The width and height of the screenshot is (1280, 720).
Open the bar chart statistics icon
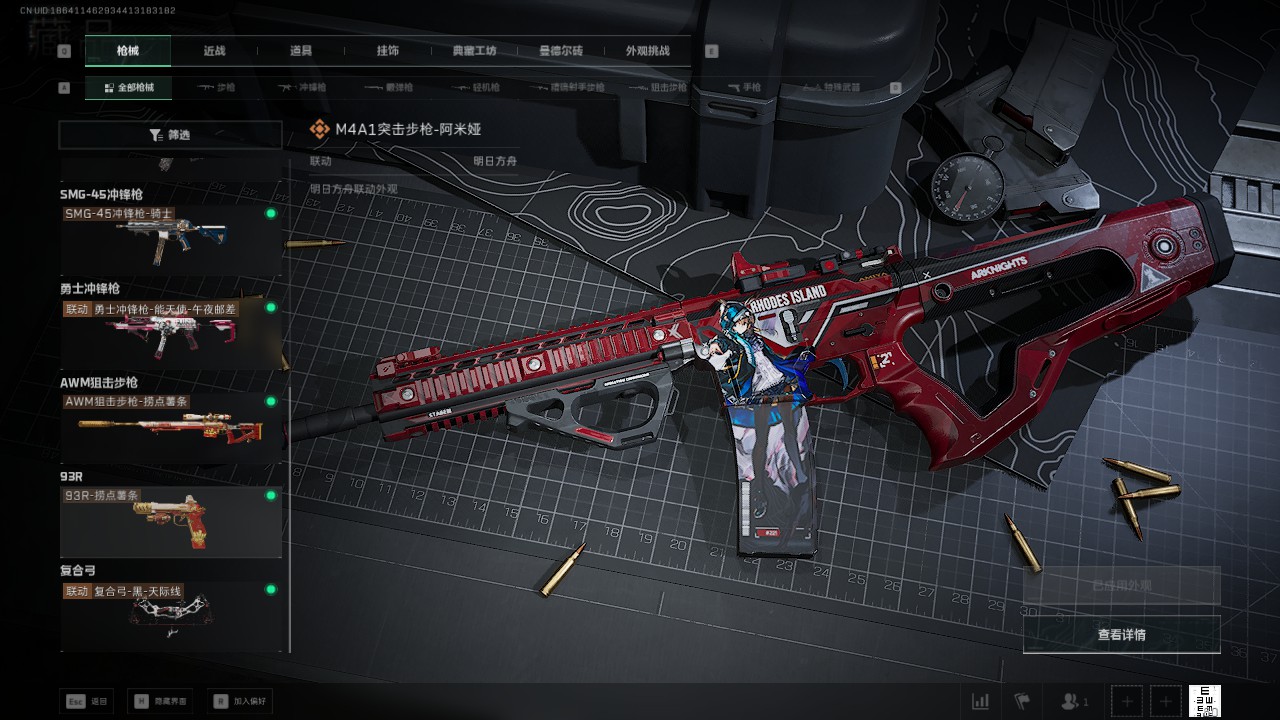coord(980,702)
